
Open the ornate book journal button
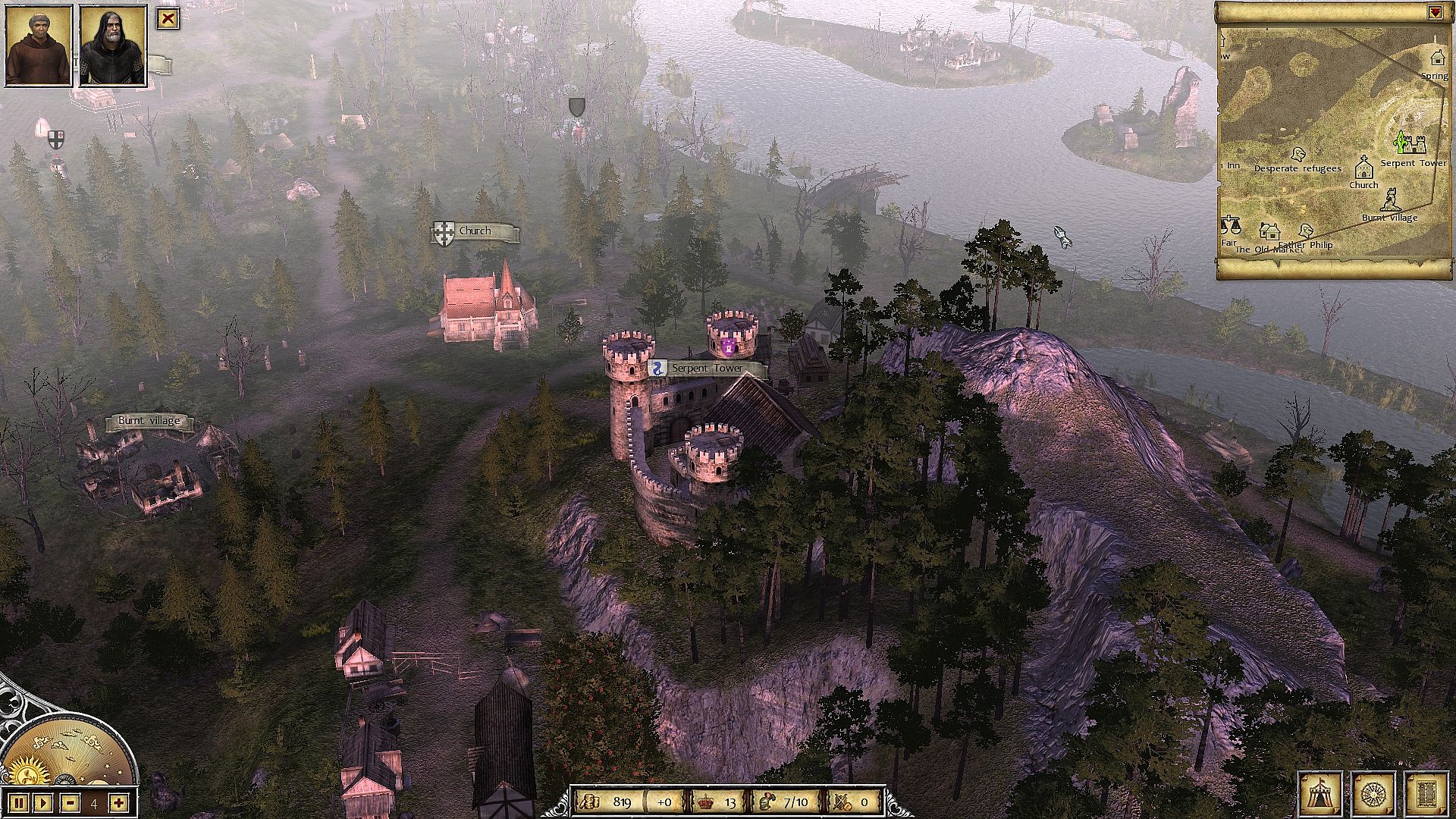[1426, 794]
